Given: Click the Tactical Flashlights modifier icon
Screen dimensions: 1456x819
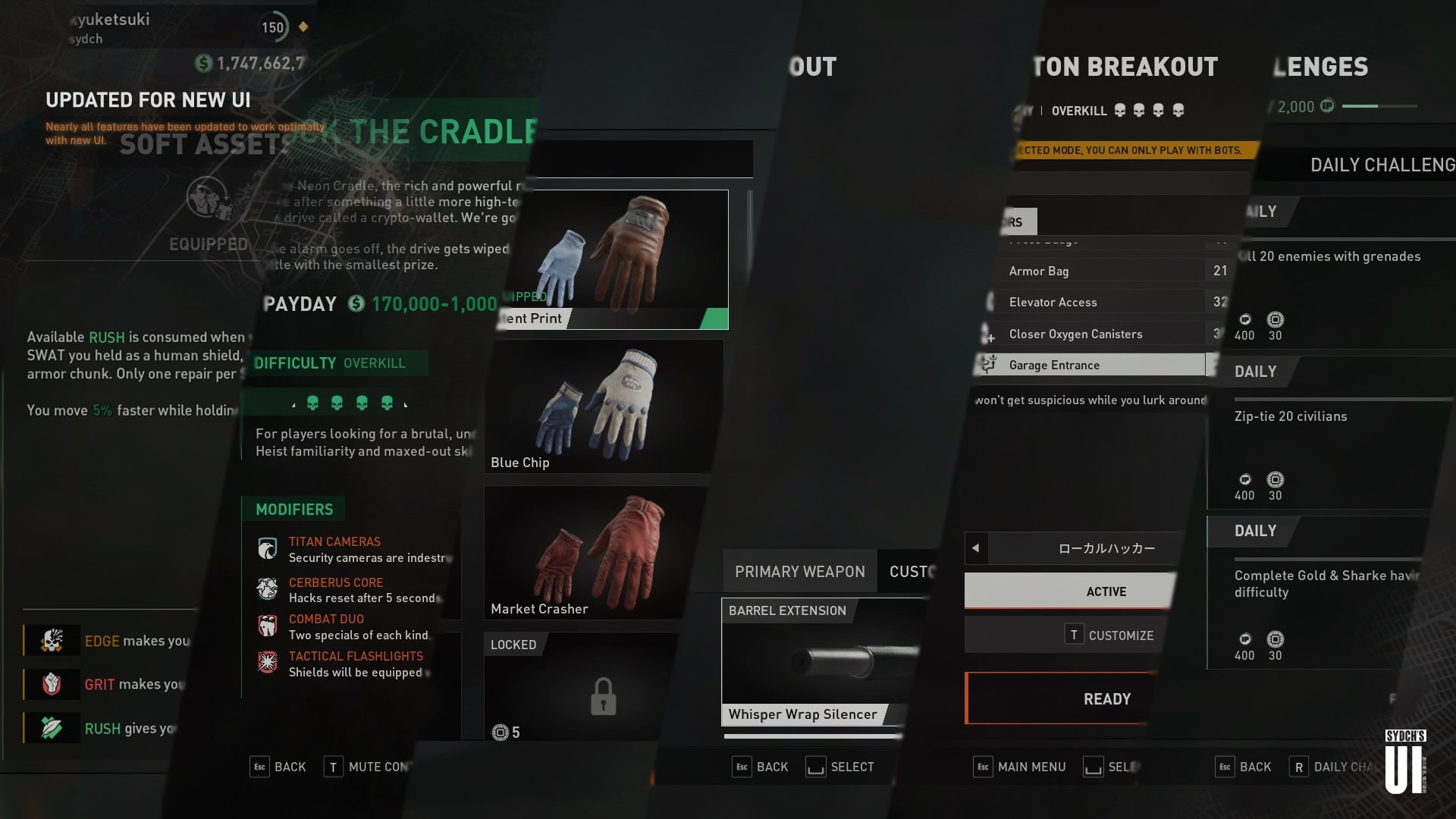Looking at the screenshot, I should coord(267,662).
